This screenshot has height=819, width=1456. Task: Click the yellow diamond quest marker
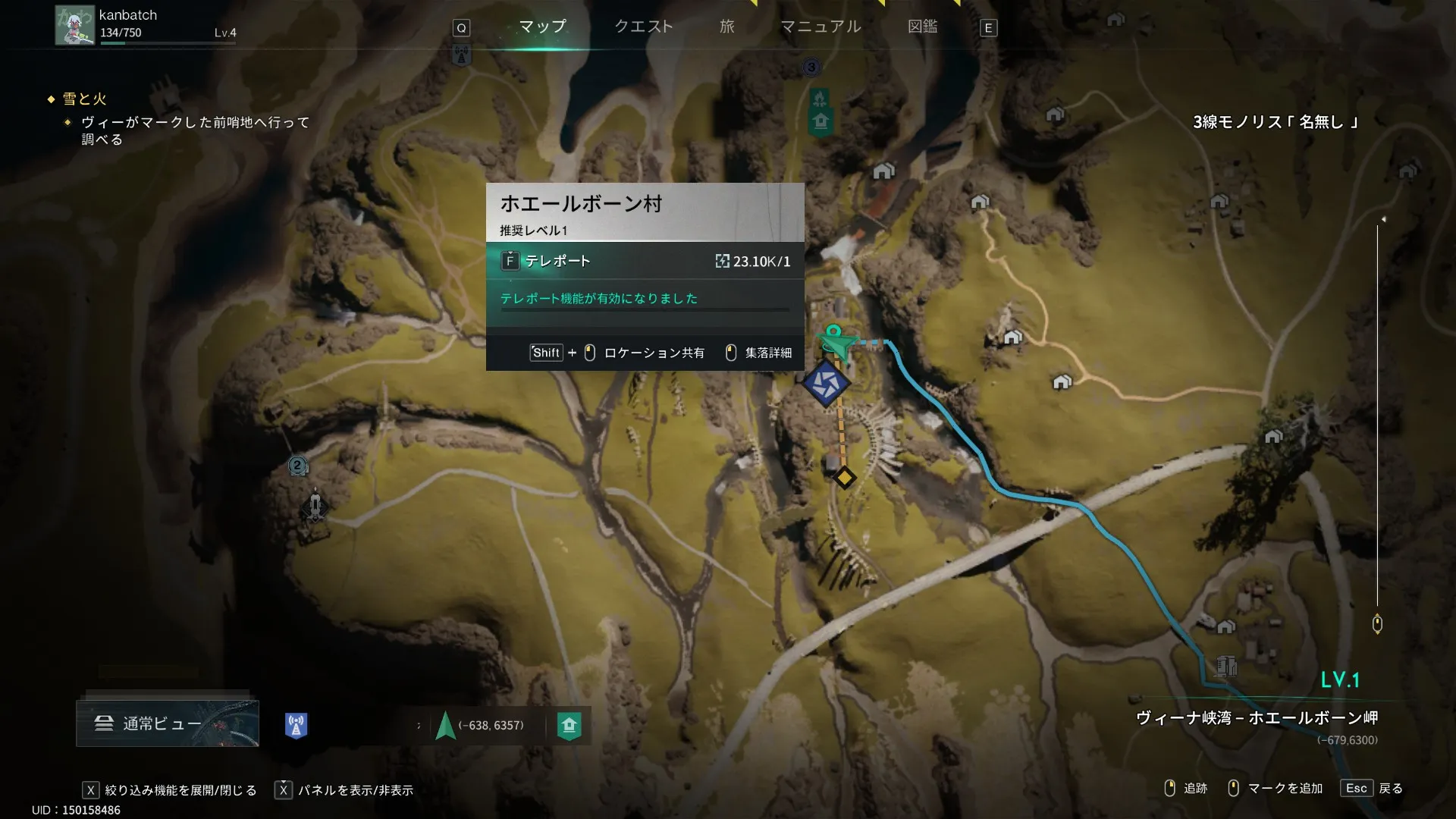(845, 478)
